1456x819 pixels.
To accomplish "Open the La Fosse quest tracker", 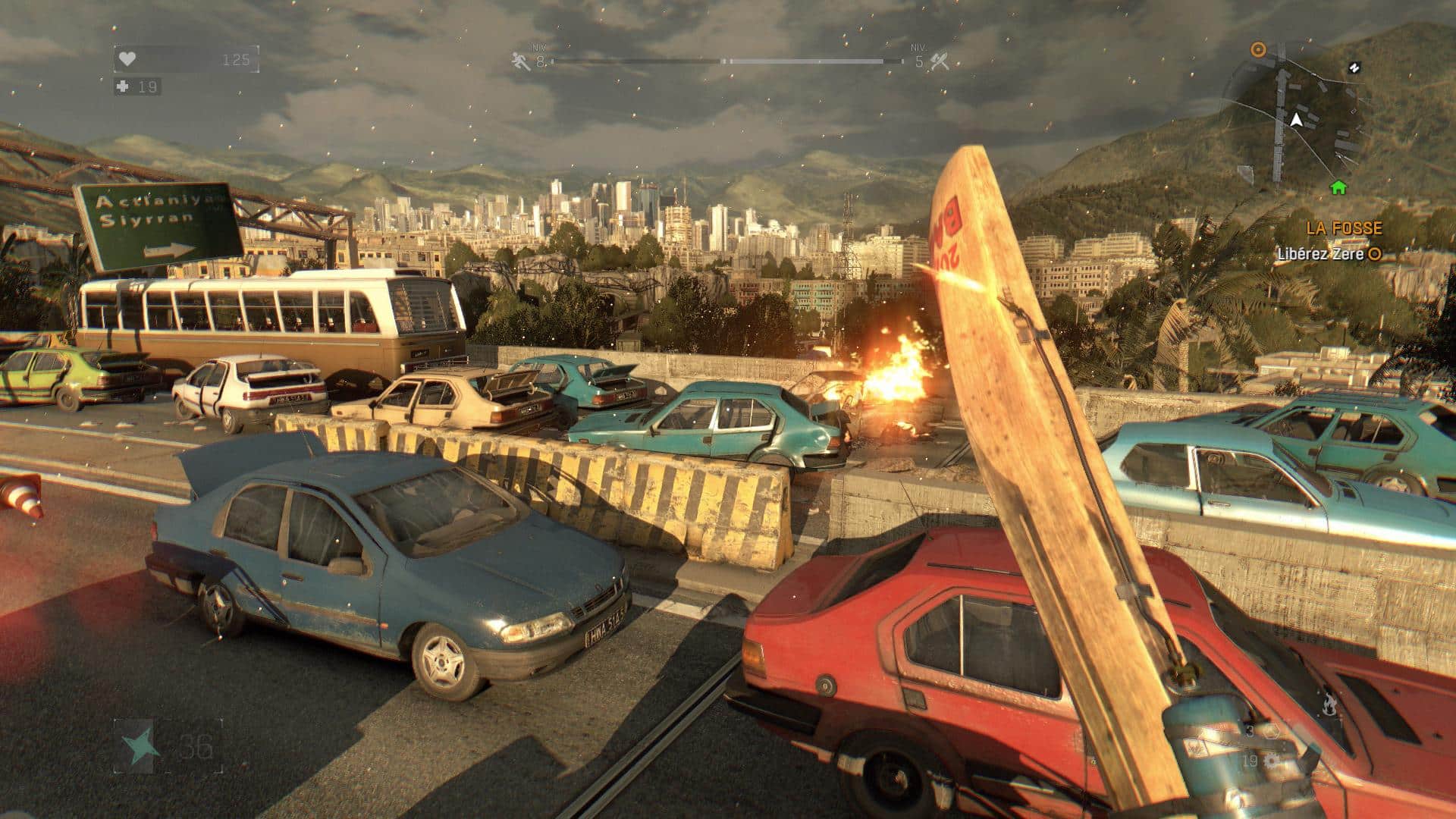I will [1344, 227].
